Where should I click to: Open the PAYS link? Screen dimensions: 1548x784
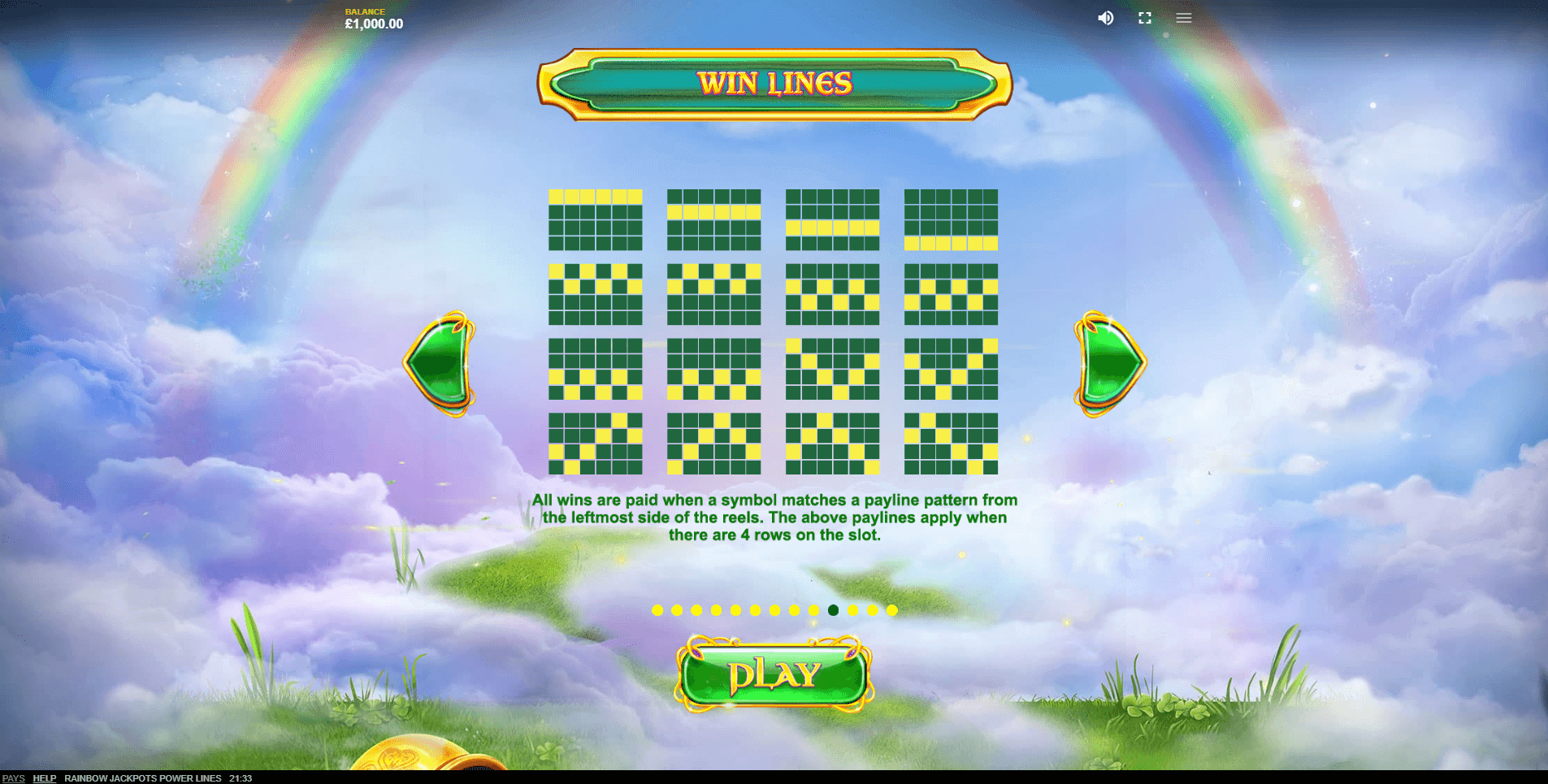coord(14,778)
